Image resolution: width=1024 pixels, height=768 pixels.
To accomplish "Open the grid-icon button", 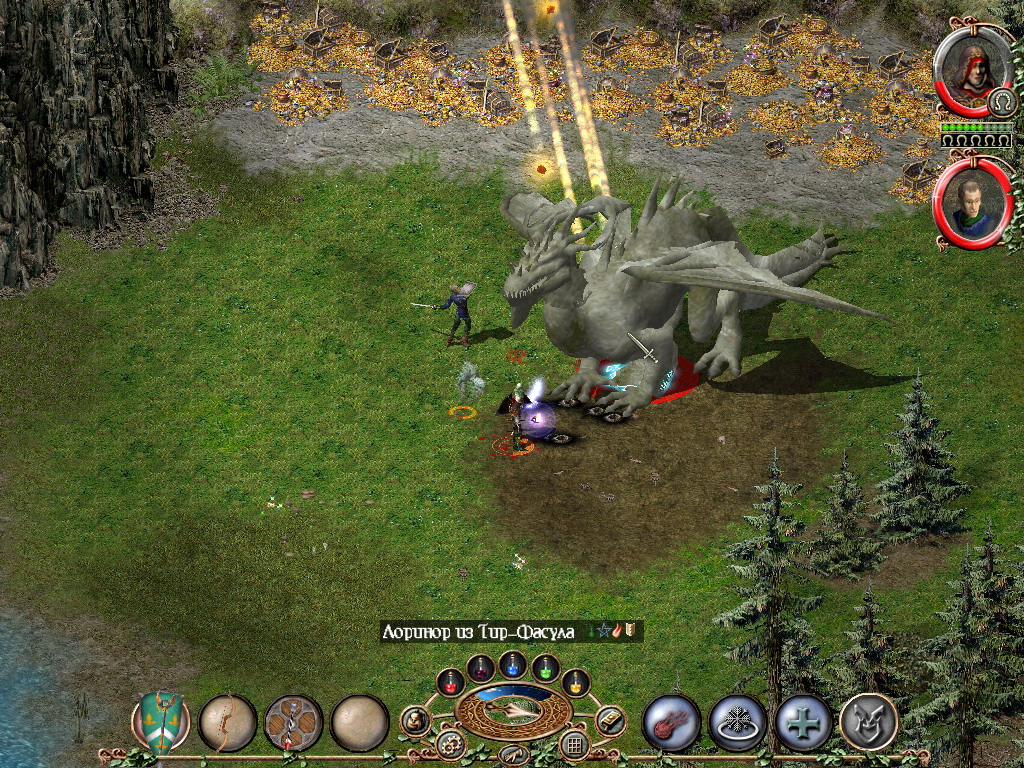I will [x=574, y=744].
